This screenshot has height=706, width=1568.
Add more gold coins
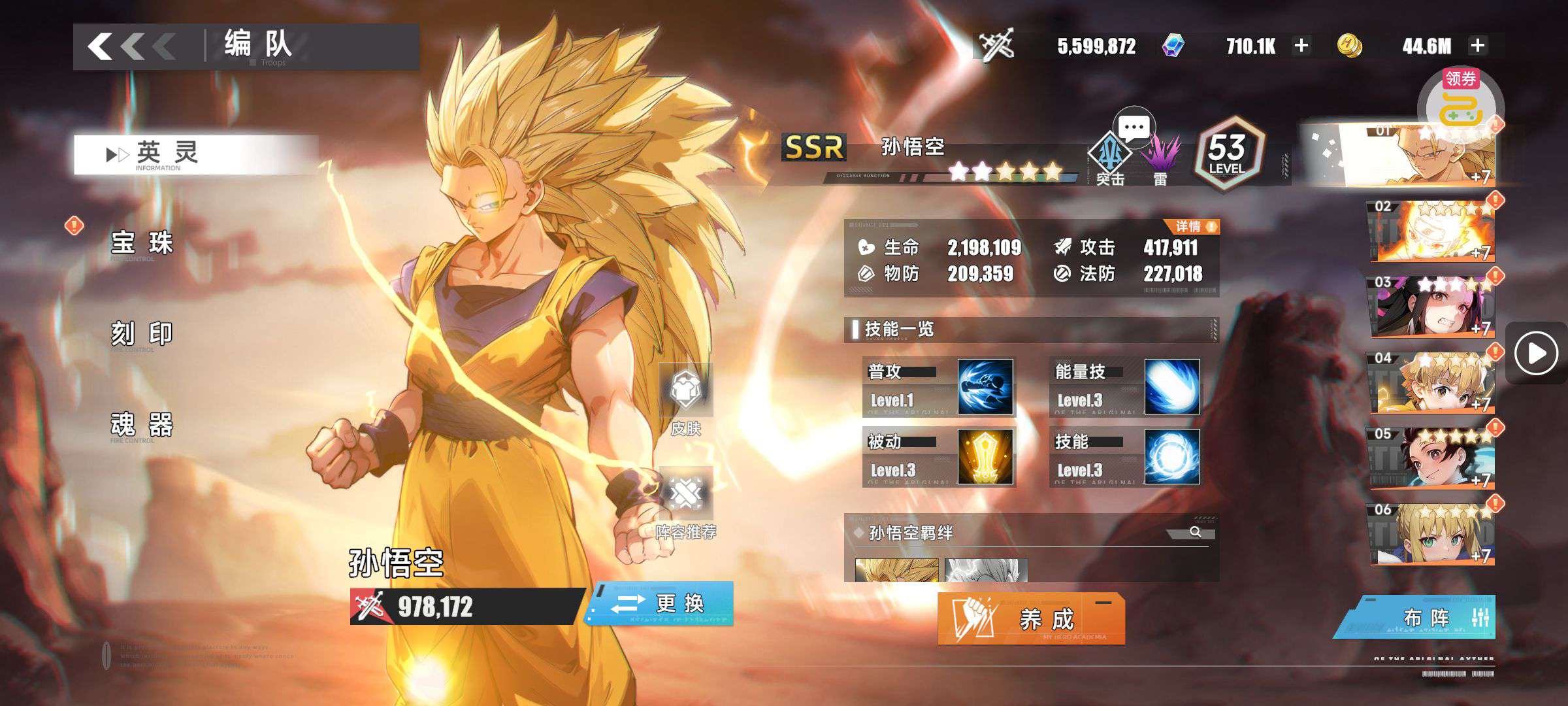pyautogui.click(x=1478, y=46)
